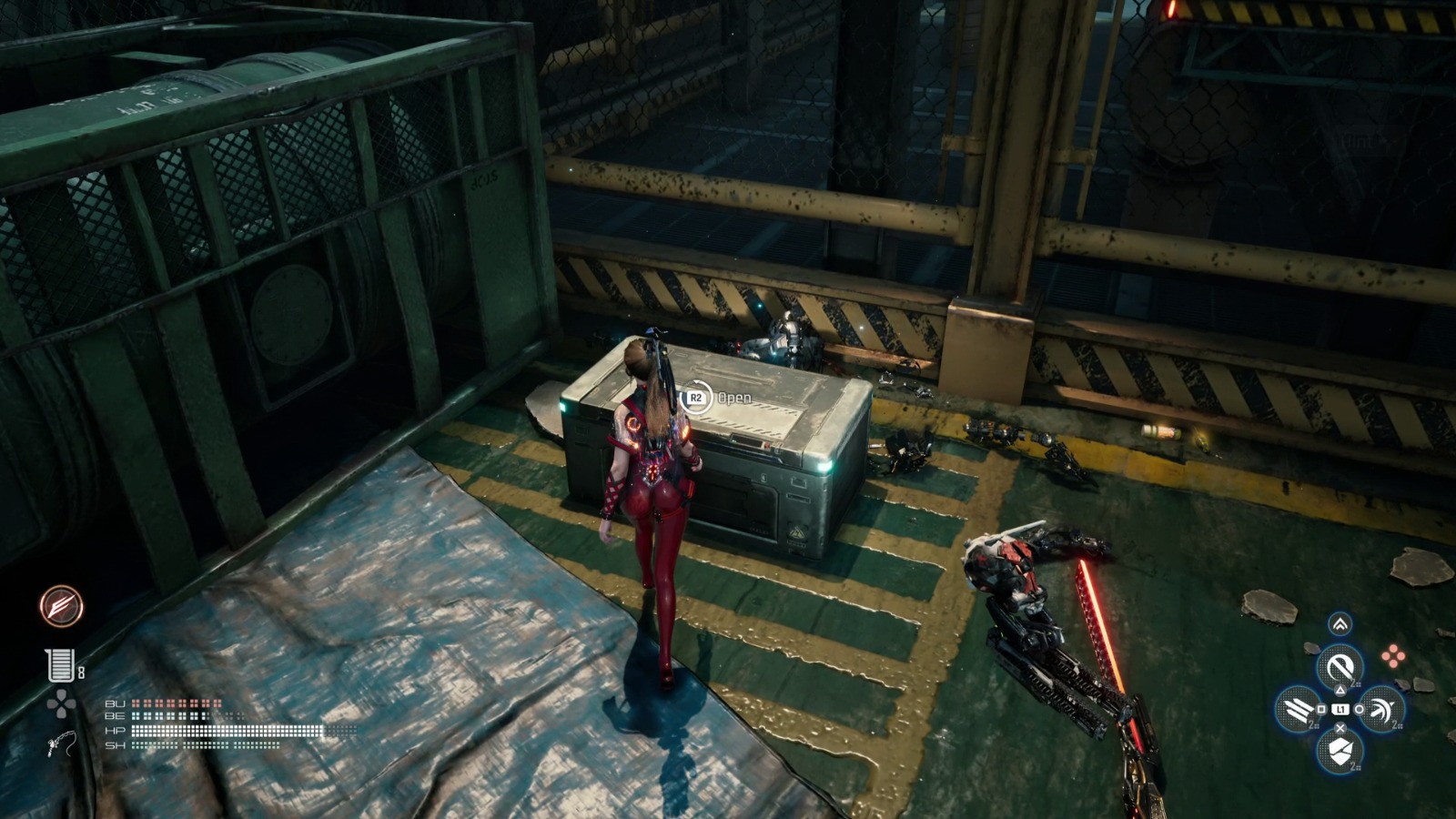Activate the circular blade slash skill
The height and width of the screenshot is (819, 1456).
click(x=1340, y=670)
